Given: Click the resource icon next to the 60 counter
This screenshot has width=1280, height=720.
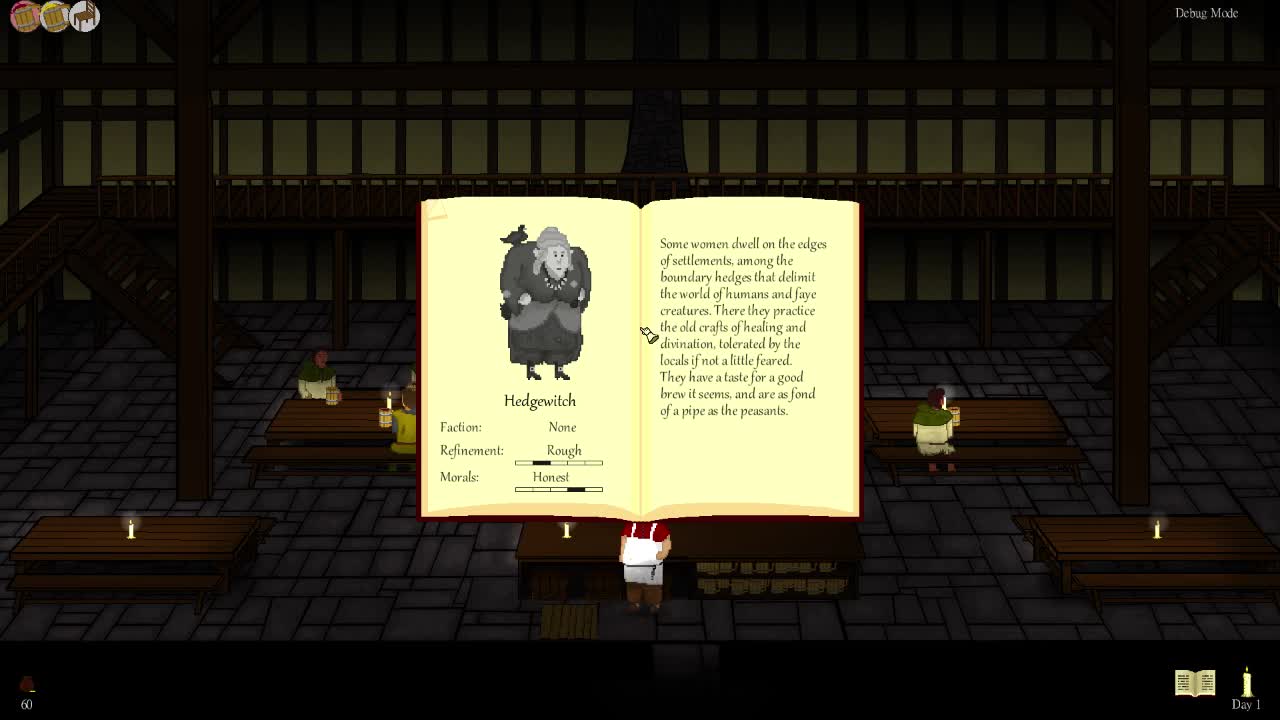Looking at the screenshot, I should pos(28,684).
